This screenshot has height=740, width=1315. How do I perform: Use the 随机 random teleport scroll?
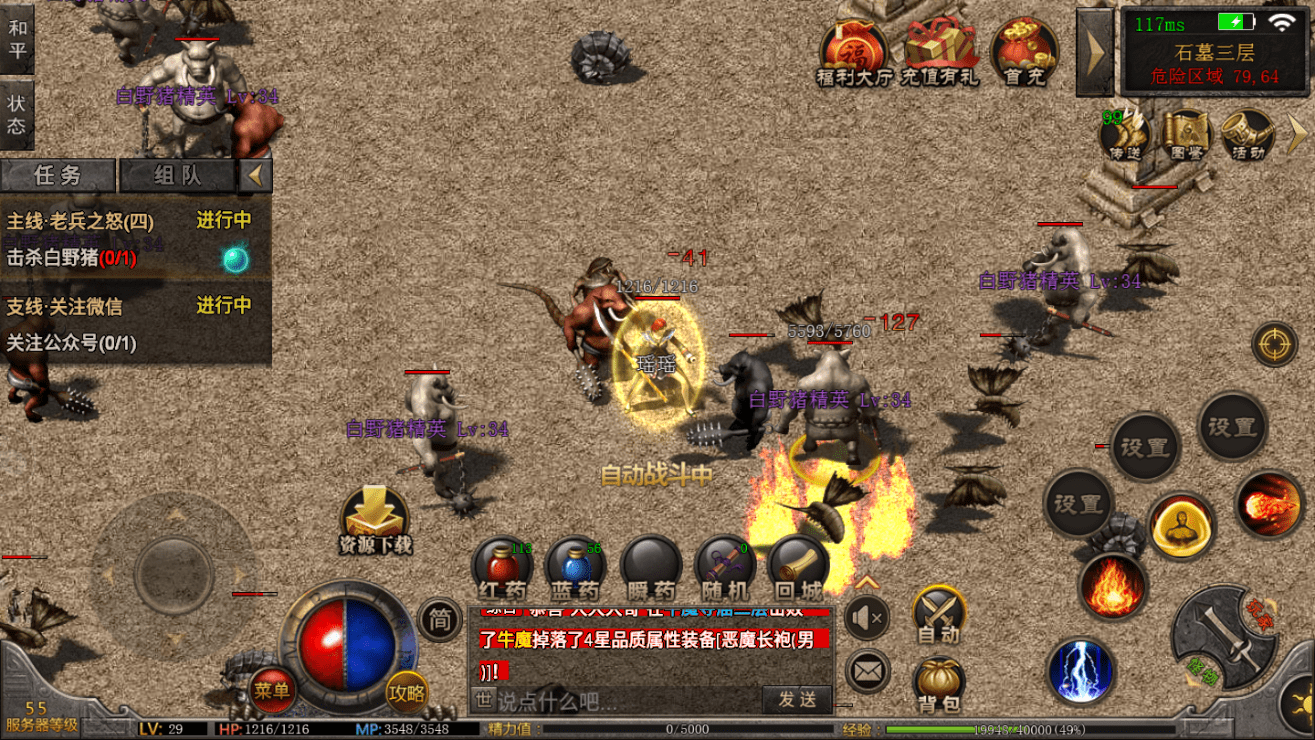click(x=724, y=570)
